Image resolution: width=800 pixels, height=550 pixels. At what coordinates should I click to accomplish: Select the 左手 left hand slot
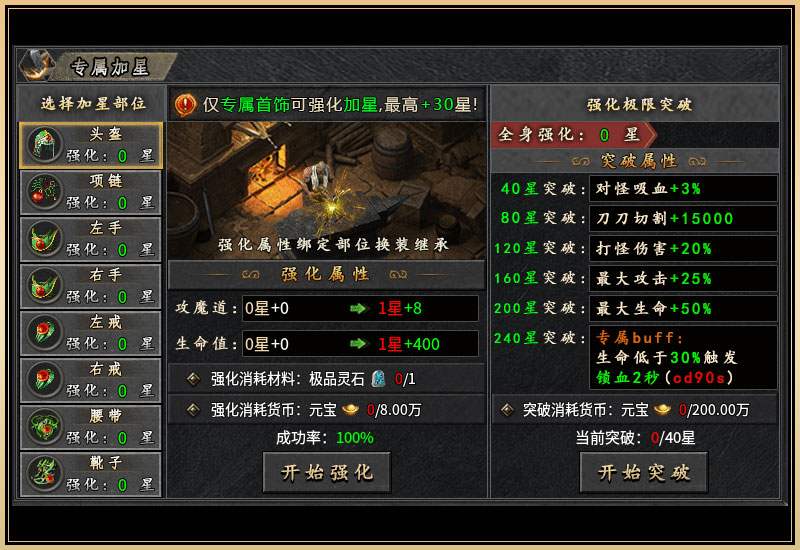(x=90, y=240)
